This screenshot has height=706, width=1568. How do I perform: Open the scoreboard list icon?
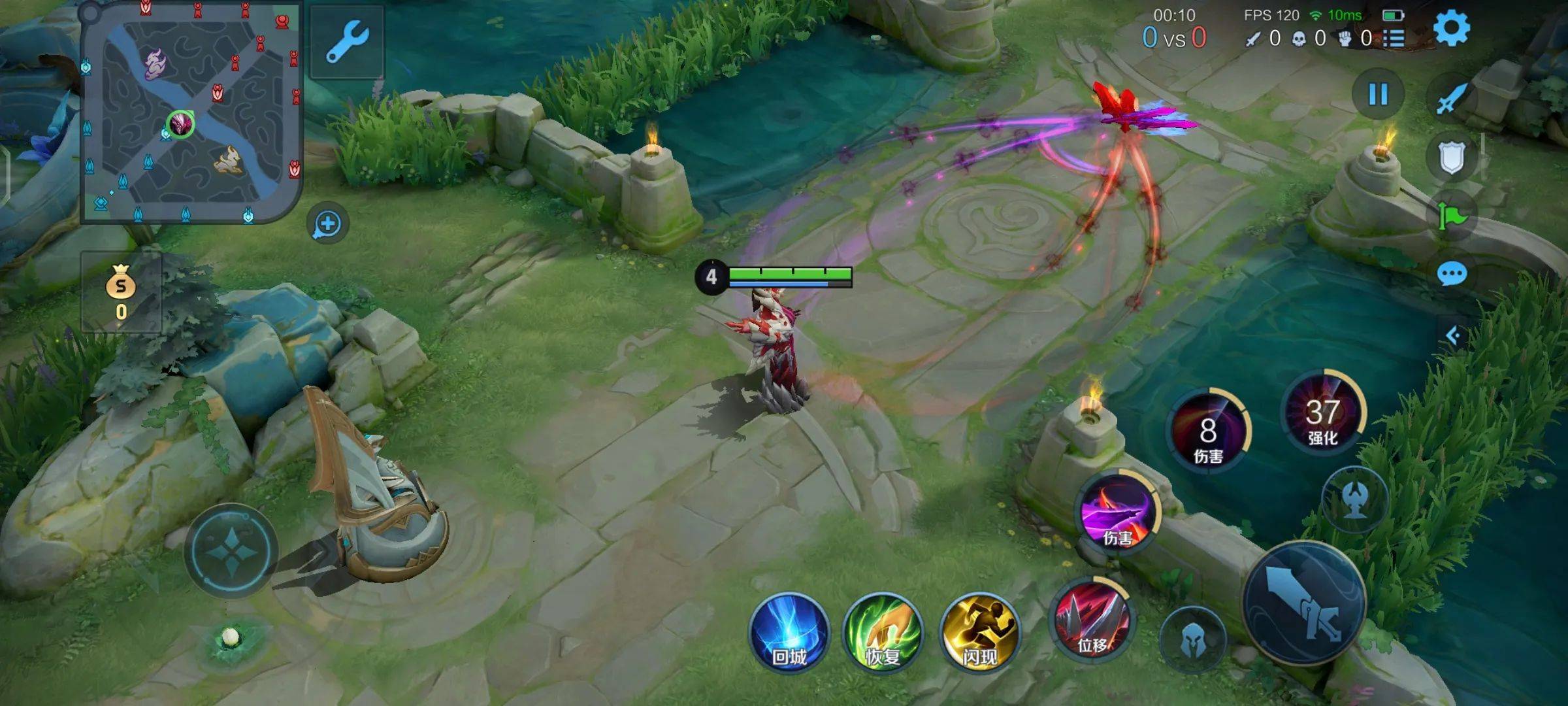(x=1394, y=39)
